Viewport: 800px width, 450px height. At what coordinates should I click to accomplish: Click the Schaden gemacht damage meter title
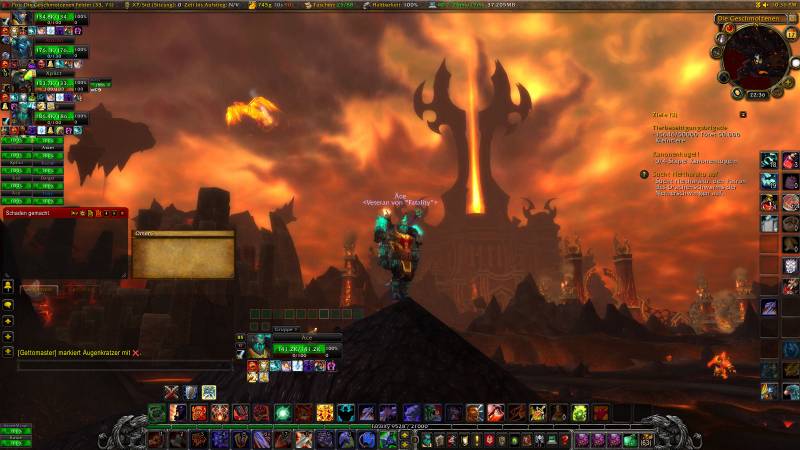coord(28,212)
